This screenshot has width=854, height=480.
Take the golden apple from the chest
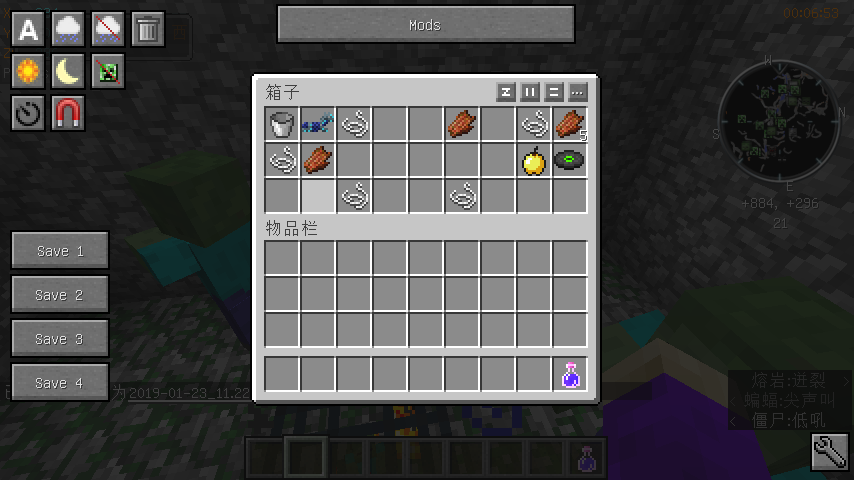tap(534, 161)
